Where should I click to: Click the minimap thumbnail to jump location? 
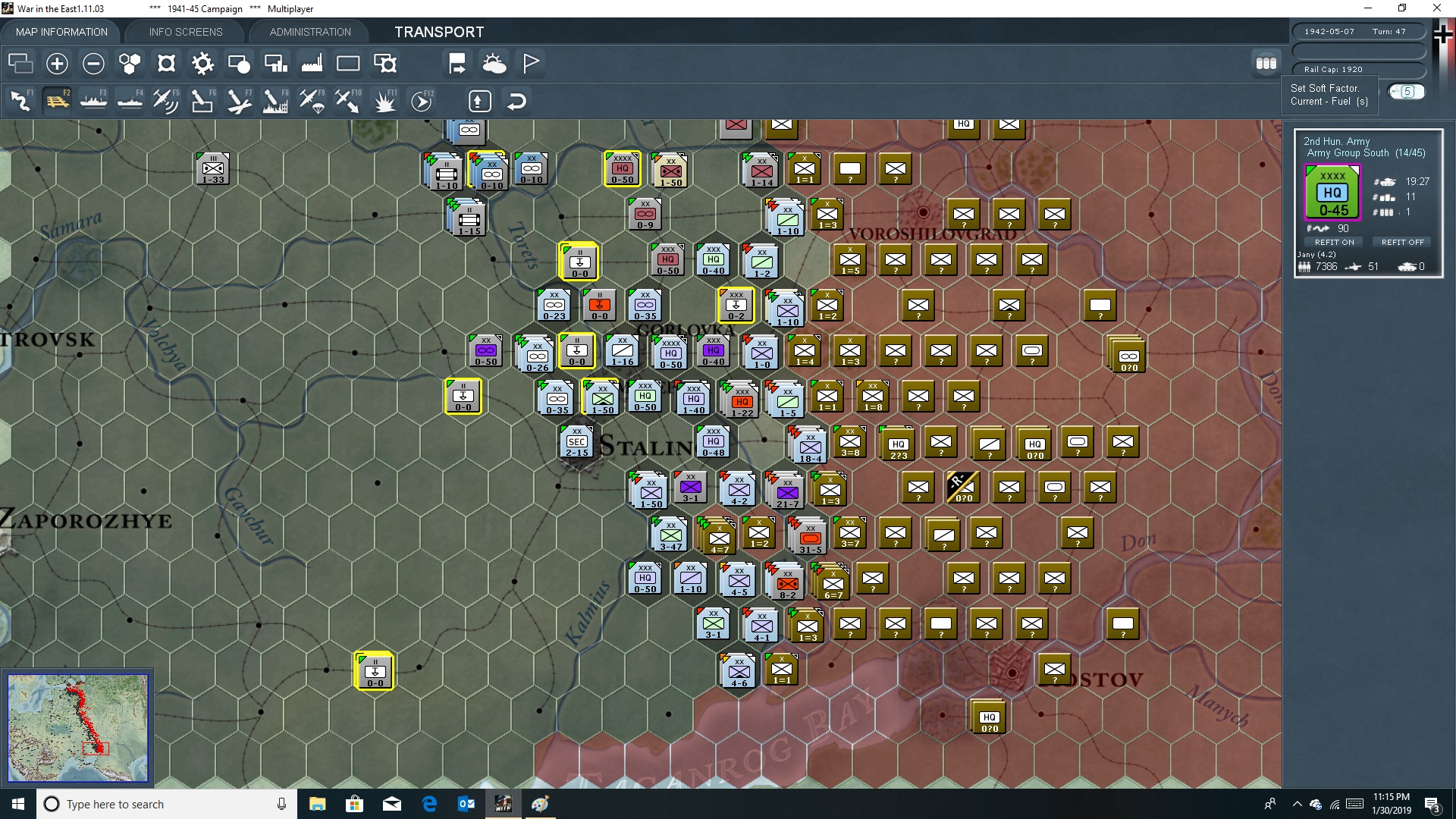[x=77, y=726]
